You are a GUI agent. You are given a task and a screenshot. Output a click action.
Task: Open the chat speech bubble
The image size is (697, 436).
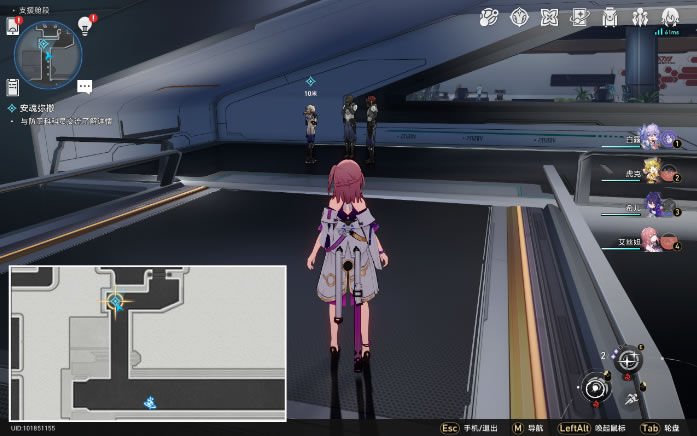tap(84, 87)
